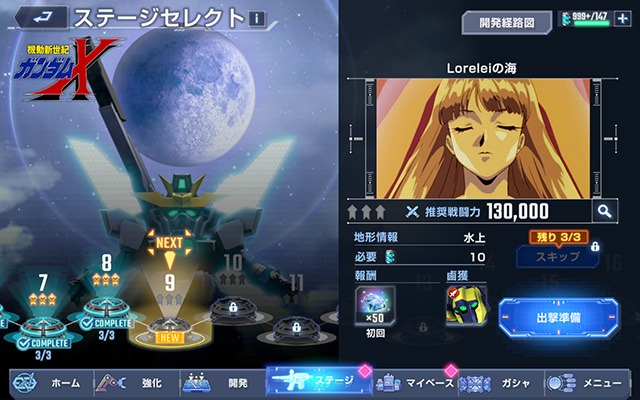This screenshot has height=400, width=640.
Task: View the ×50 first-clear reward item
Action: pyautogui.click(x=375, y=307)
